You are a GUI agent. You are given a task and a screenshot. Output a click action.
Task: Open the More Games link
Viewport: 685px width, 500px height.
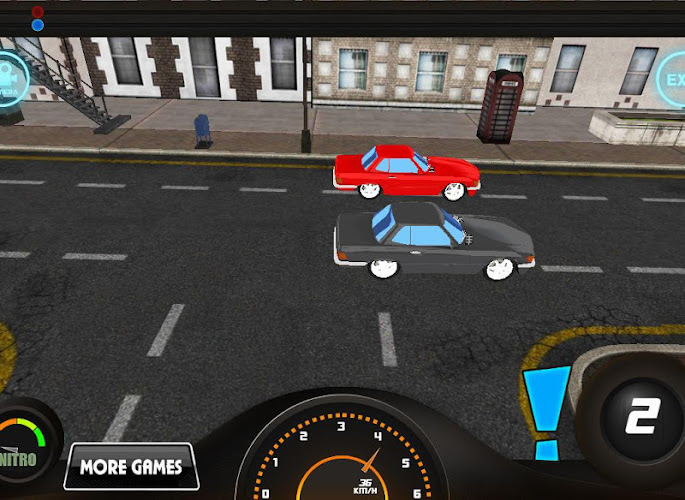131,466
